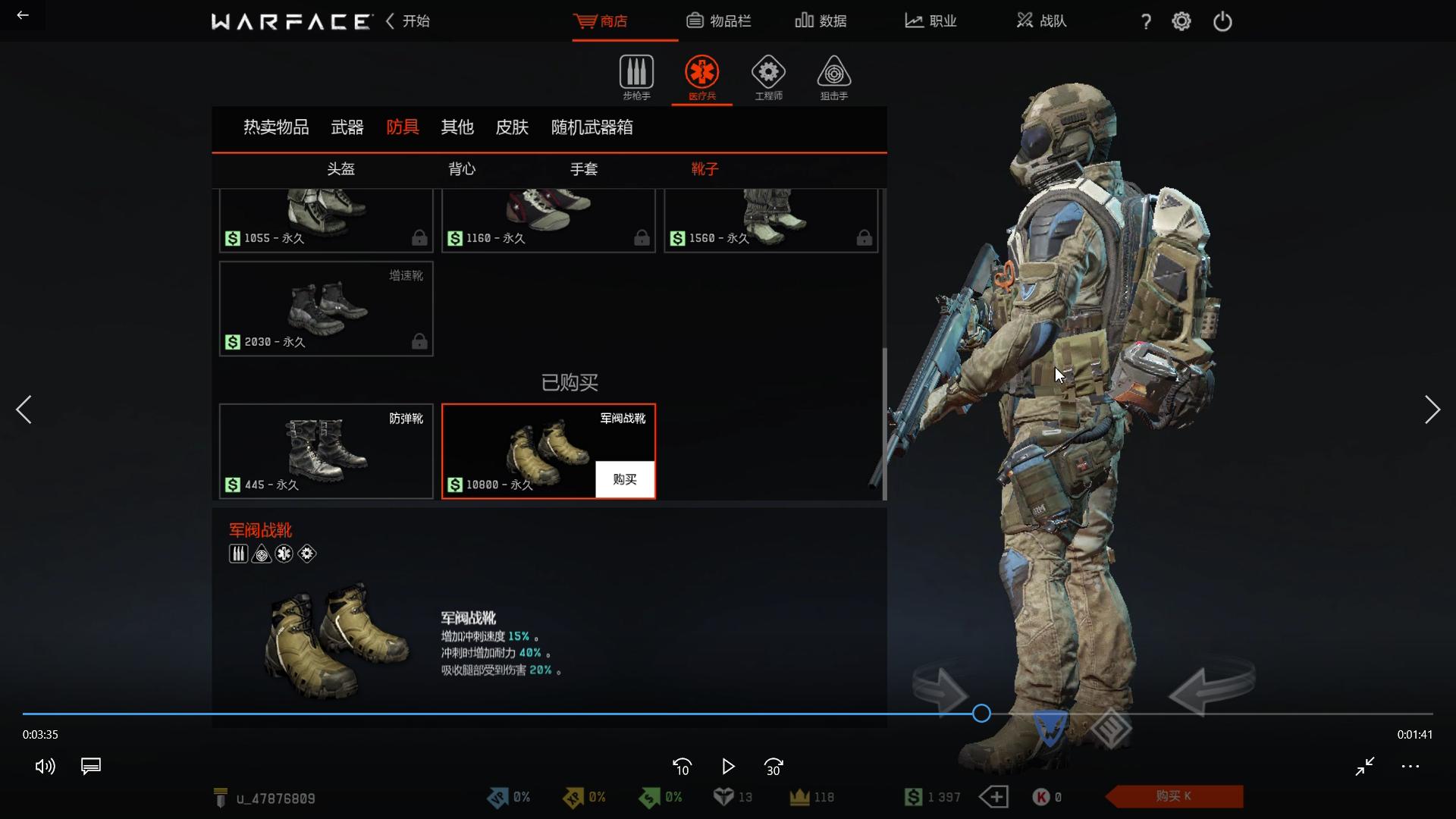Image resolution: width=1456 pixels, height=819 pixels.
Task: Select the 增速靴 boots priced 2030
Action: [326, 309]
